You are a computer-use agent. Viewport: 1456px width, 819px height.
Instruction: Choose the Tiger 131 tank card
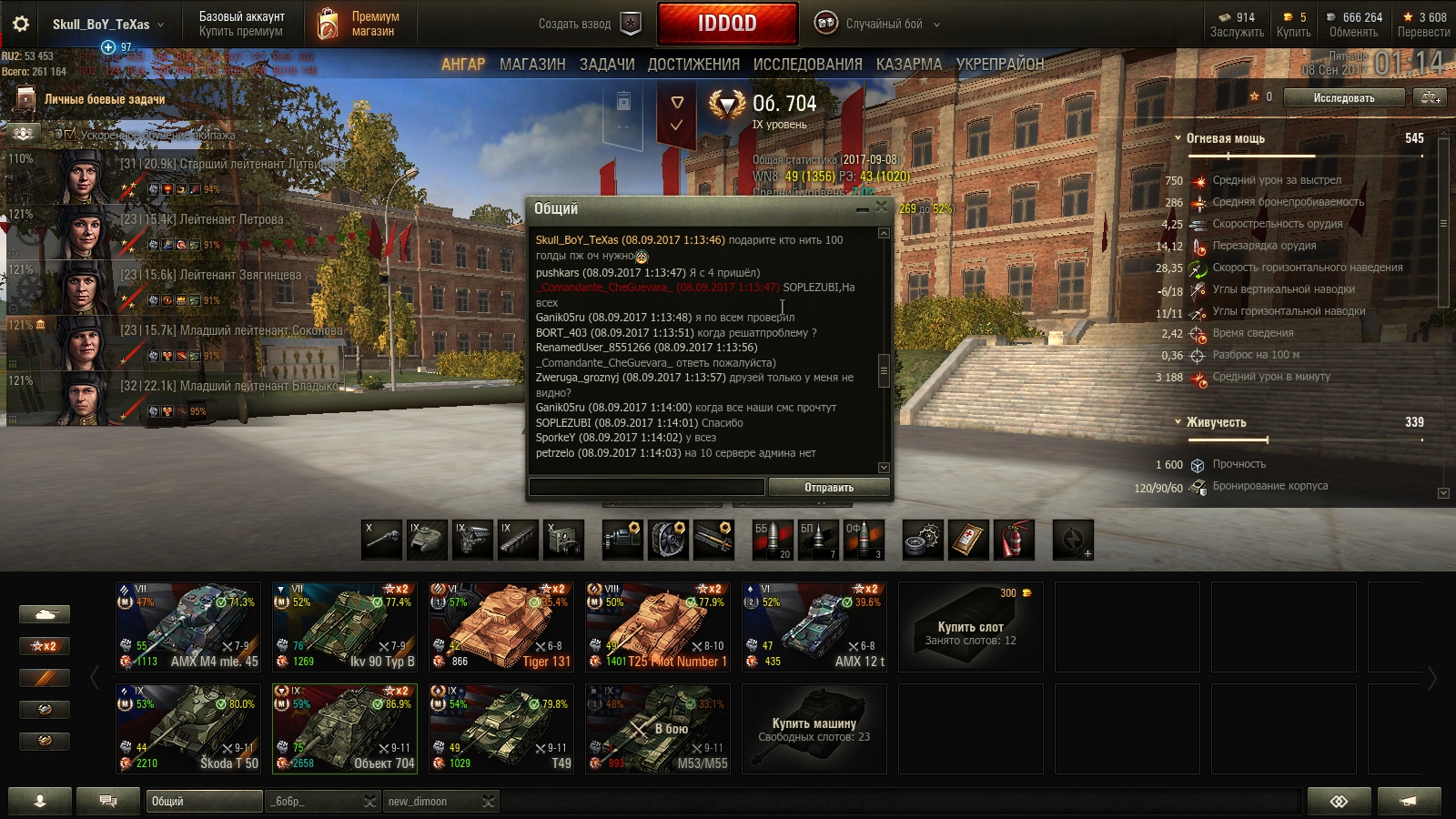[x=501, y=627]
